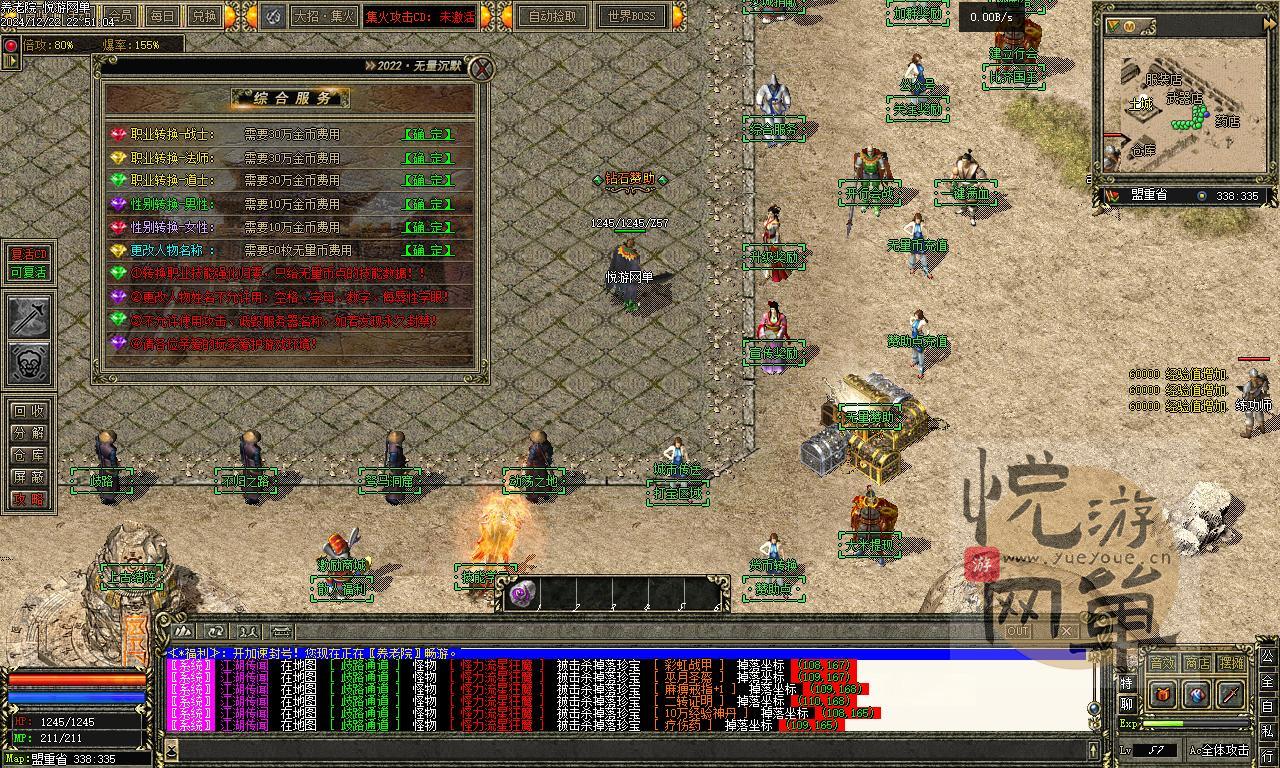Confirm gender change to female (女性)
The image size is (1280, 768).
pyautogui.click(x=427, y=227)
